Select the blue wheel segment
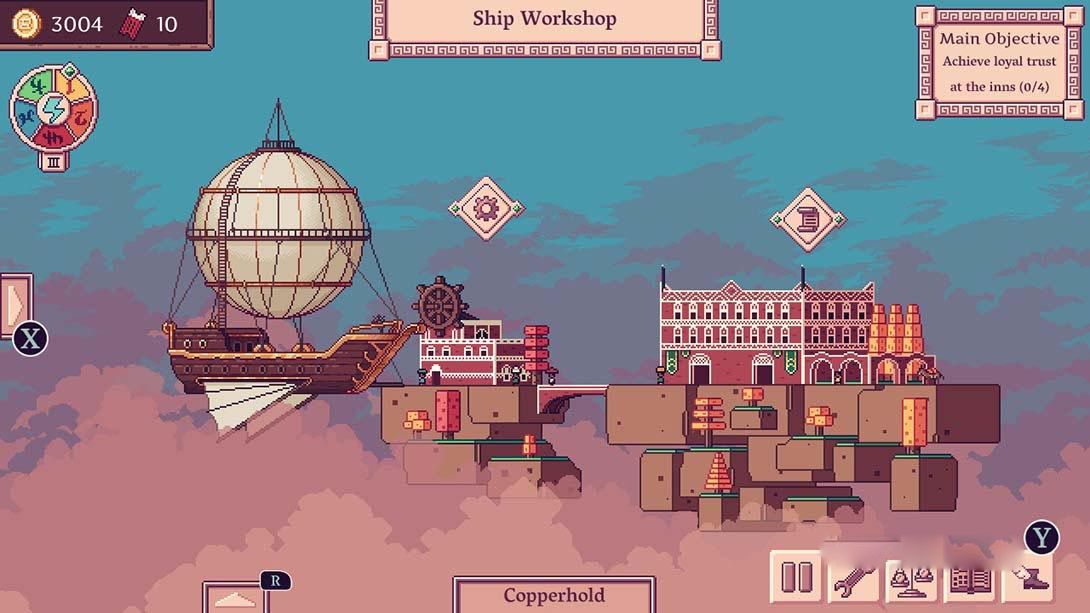The width and height of the screenshot is (1090, 613). [x=26, y=118]
